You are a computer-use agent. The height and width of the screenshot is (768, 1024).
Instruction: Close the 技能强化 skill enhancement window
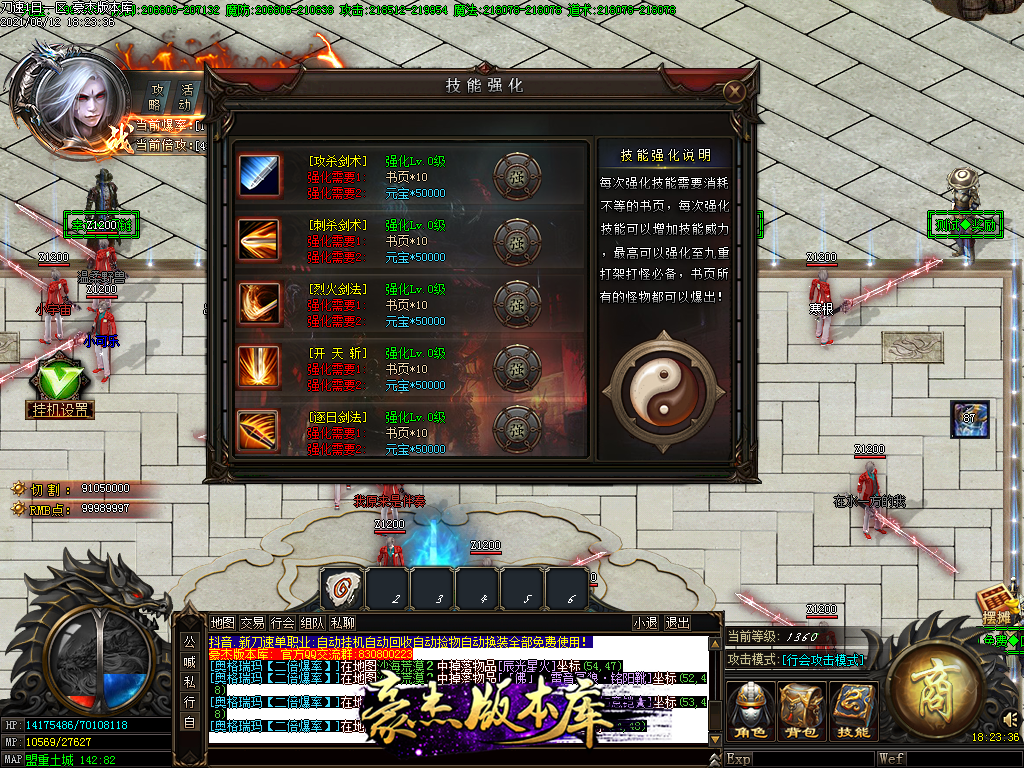(x=735, y=92)
